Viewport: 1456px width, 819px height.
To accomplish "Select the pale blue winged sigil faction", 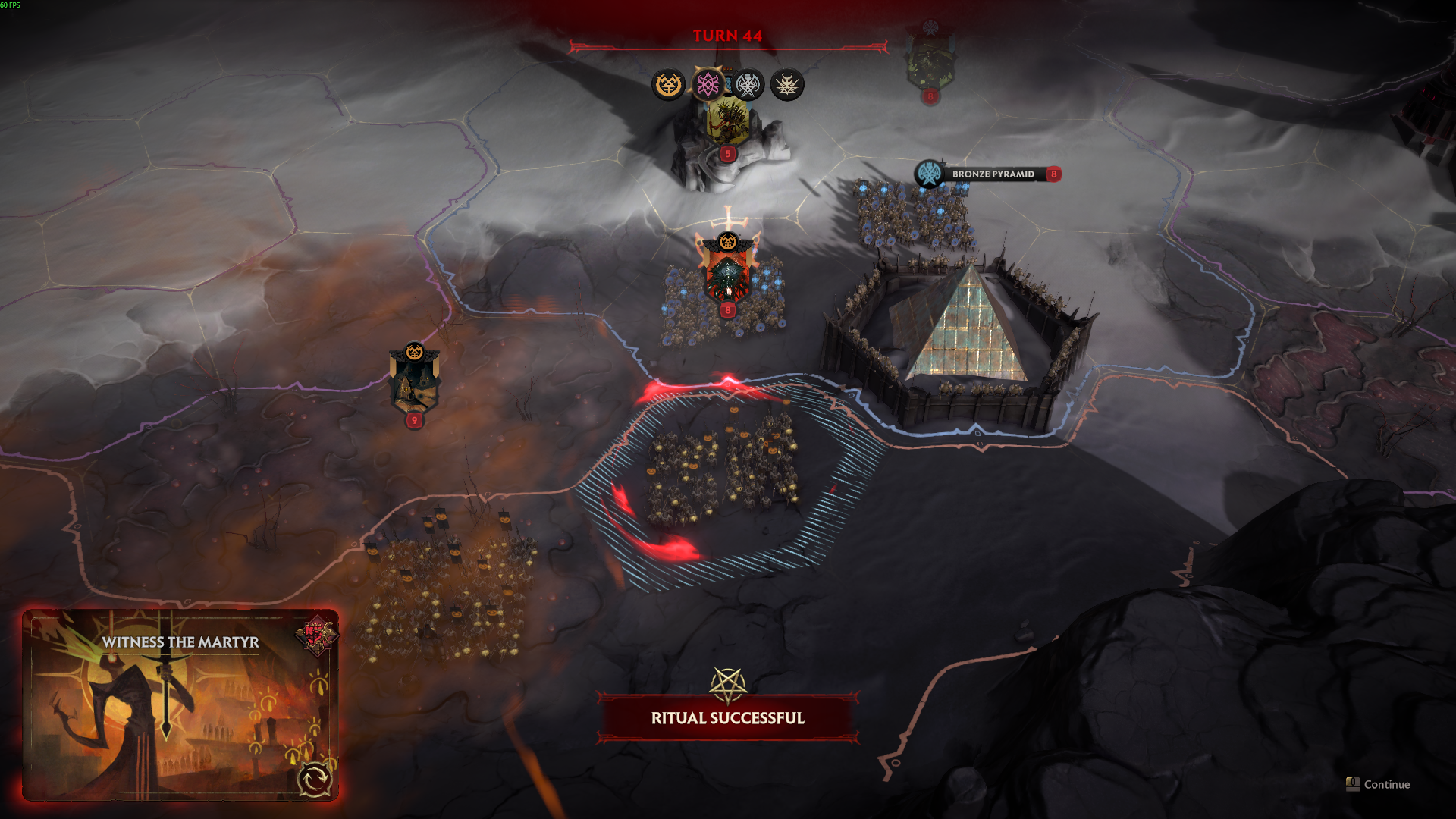I will coord(748,85).
